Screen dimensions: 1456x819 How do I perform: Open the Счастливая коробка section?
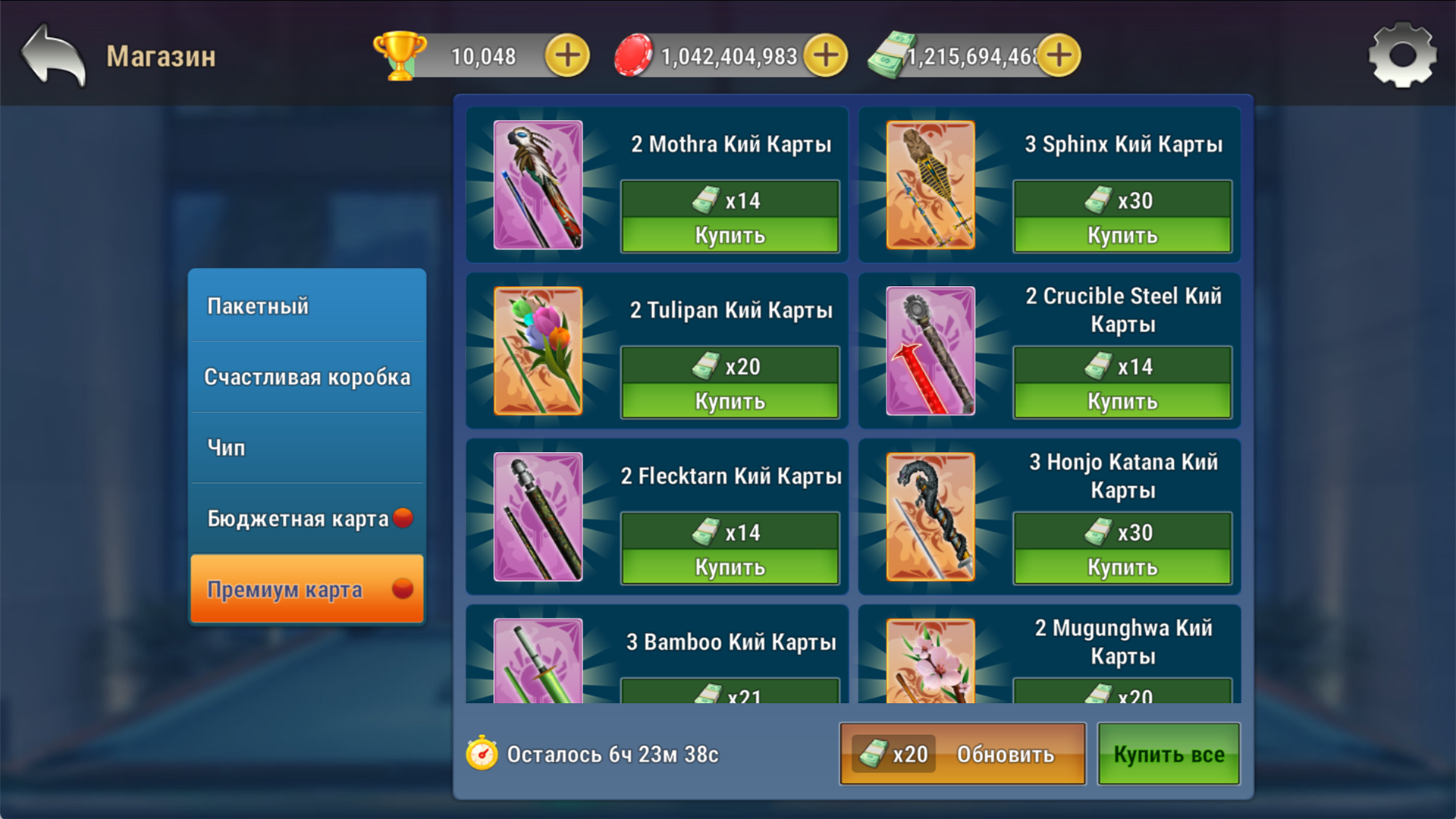[306, 376]
